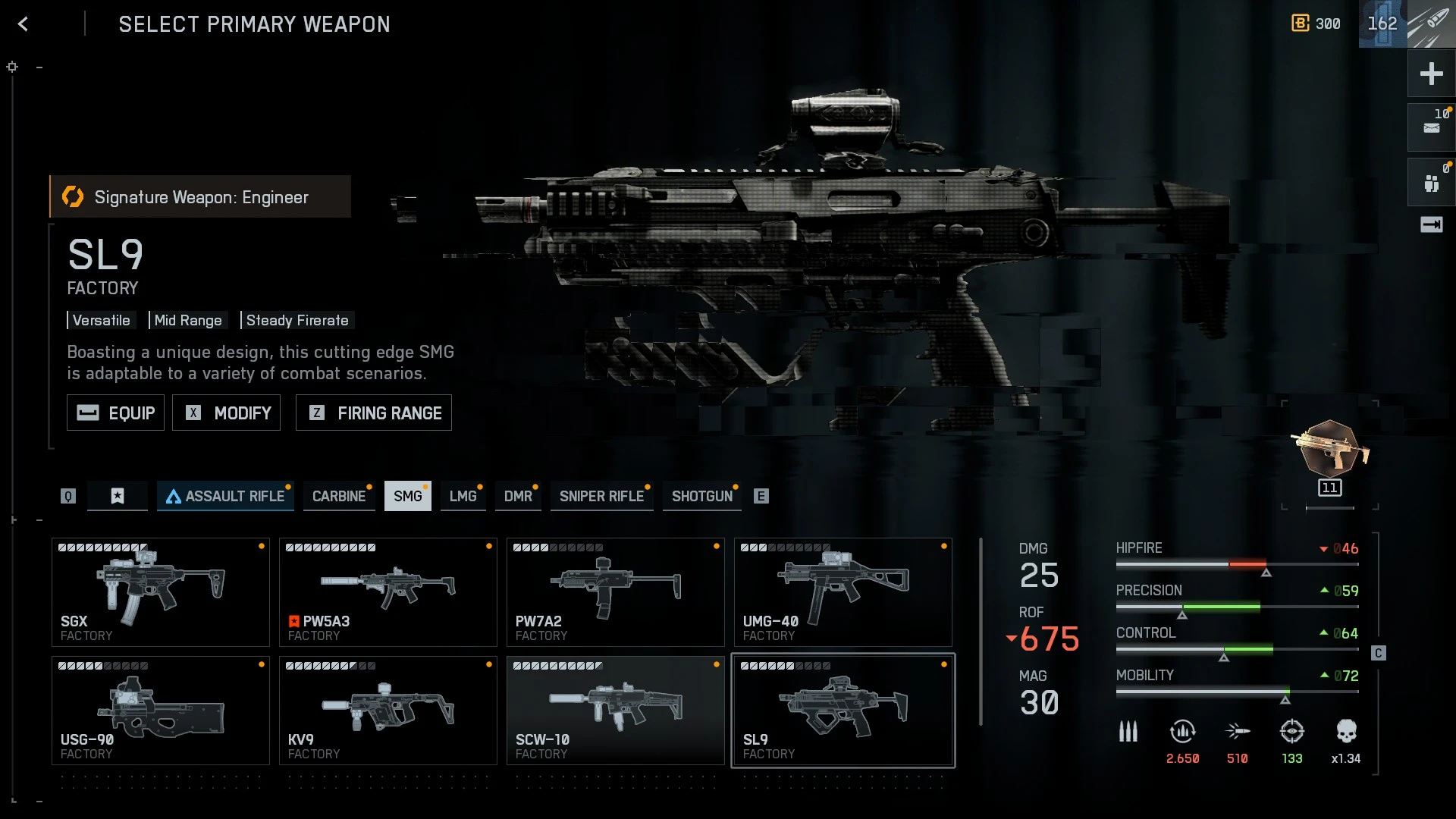Switch to Assault Rifle category
Image resolution: width=1456 pixels, height=819 pixels.
[x=225, y=496]
